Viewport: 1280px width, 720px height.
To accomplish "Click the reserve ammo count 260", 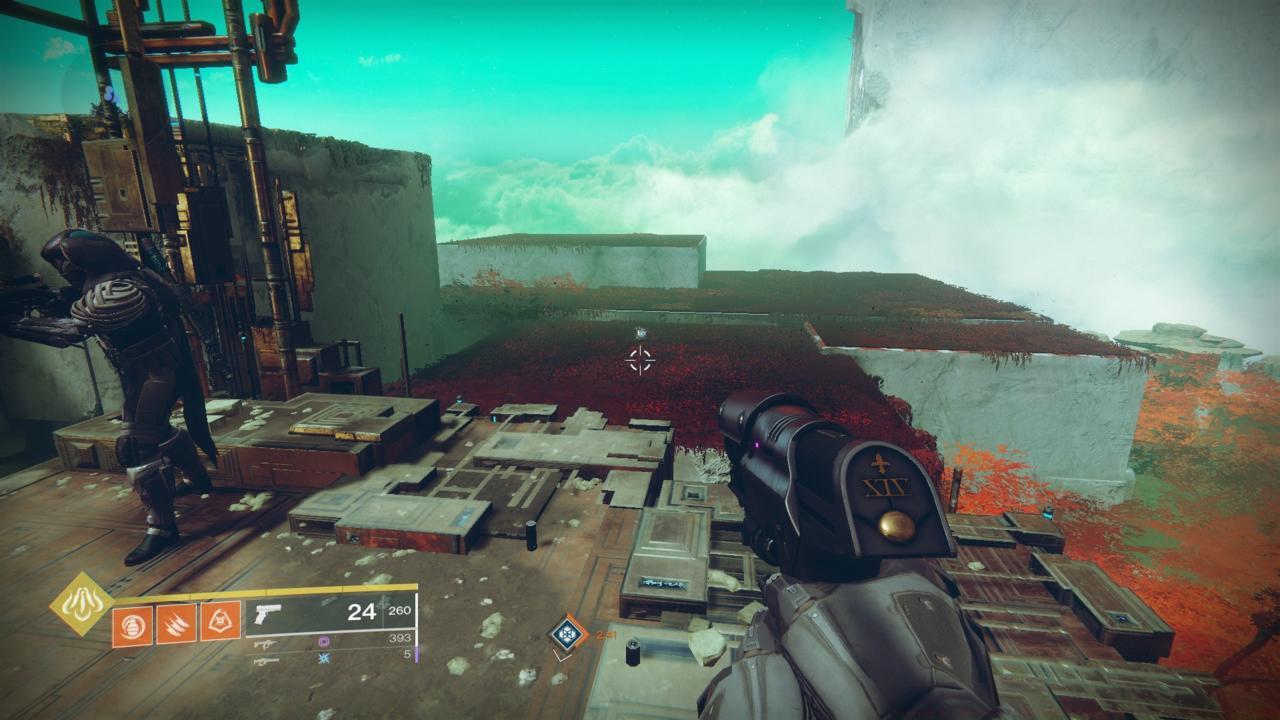I will 399,612.
